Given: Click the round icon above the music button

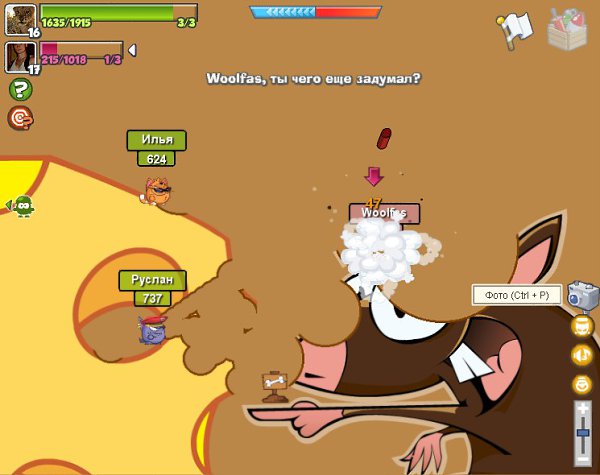Looking at the screenshot, I should [582, 326].
